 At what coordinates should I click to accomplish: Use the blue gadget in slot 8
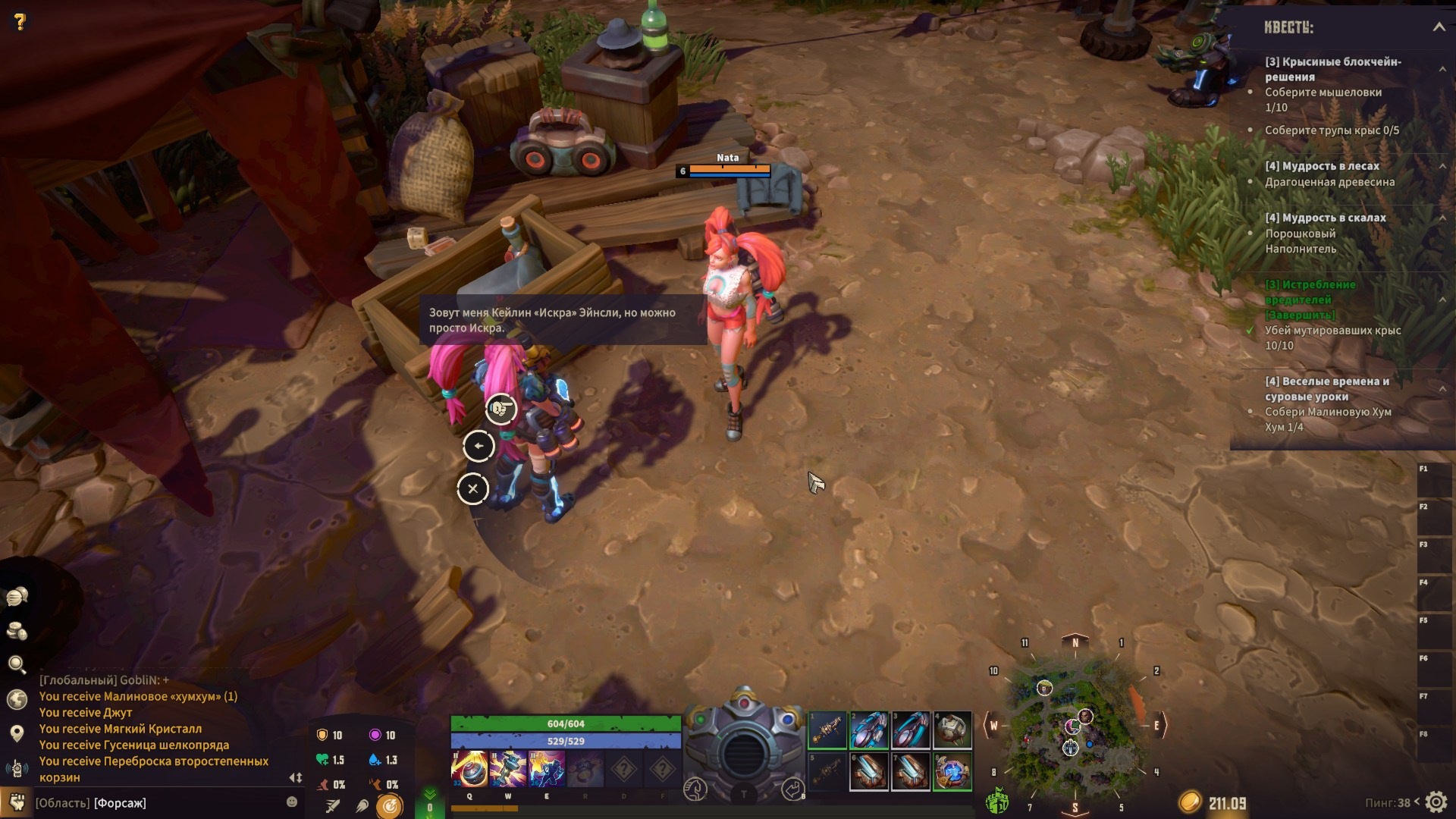952,772
